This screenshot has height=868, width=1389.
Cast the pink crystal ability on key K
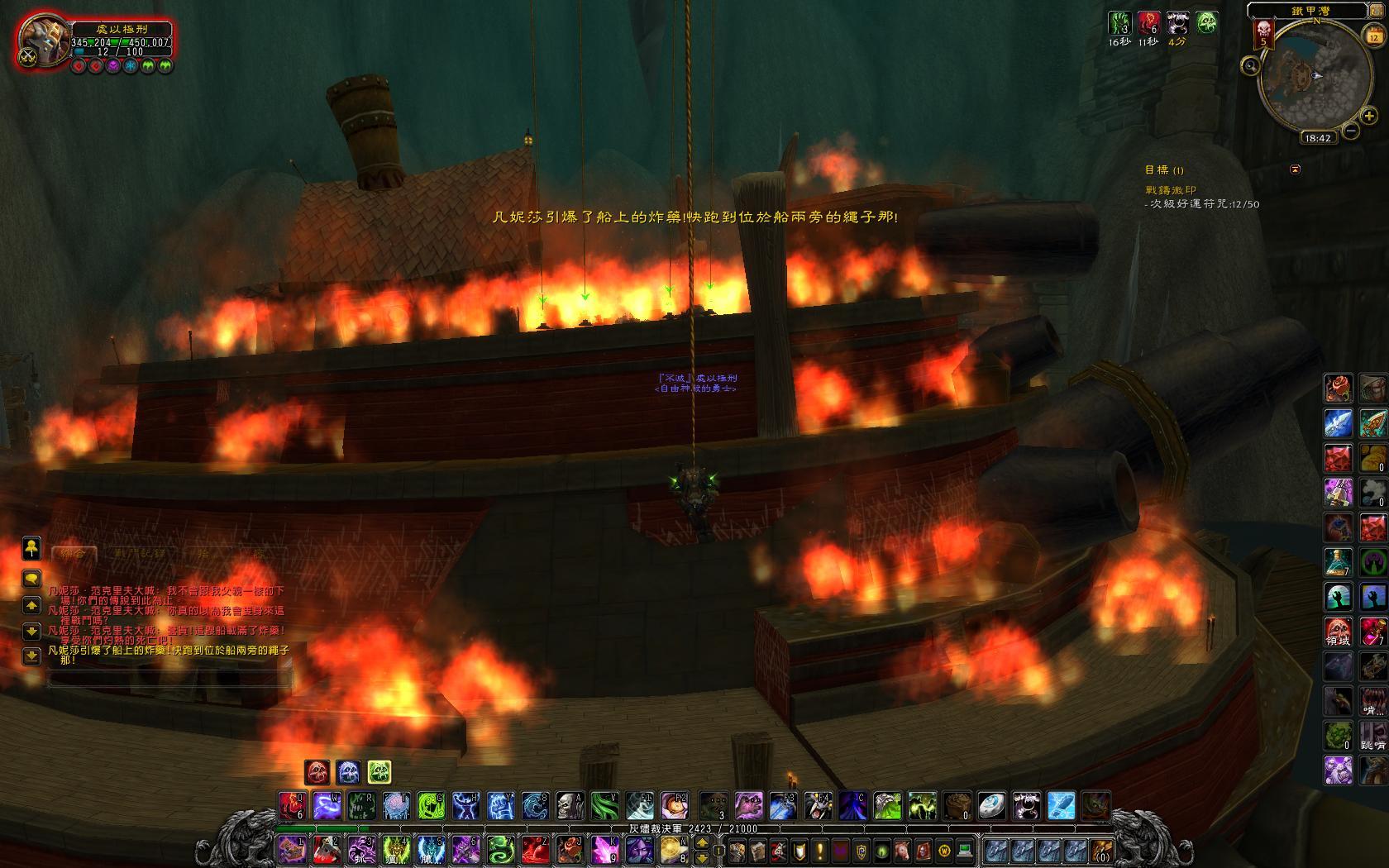click(x=604, y=849)
